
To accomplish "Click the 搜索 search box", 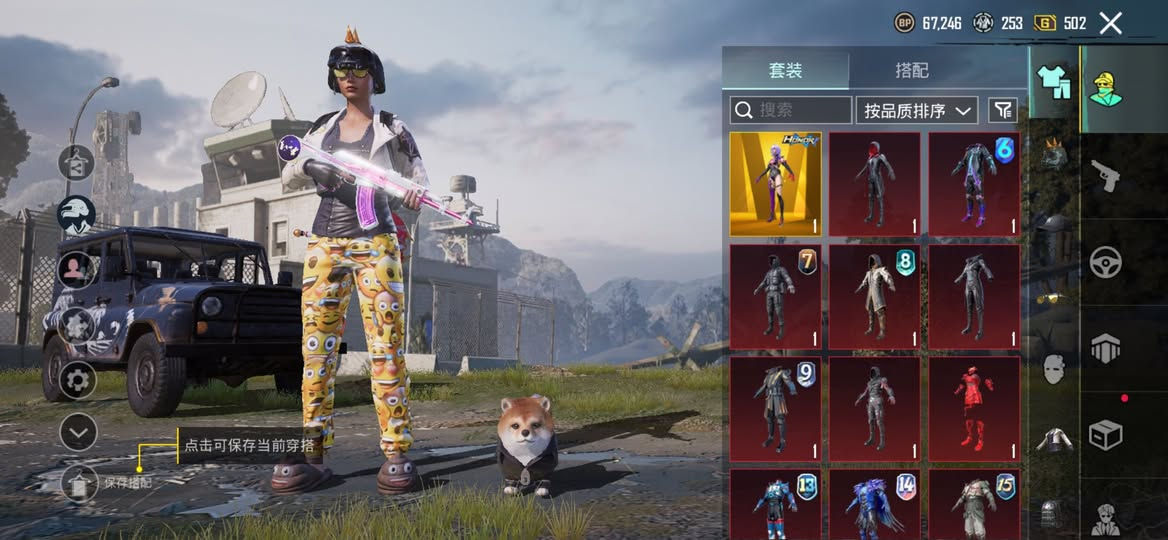I will (790, 110).
